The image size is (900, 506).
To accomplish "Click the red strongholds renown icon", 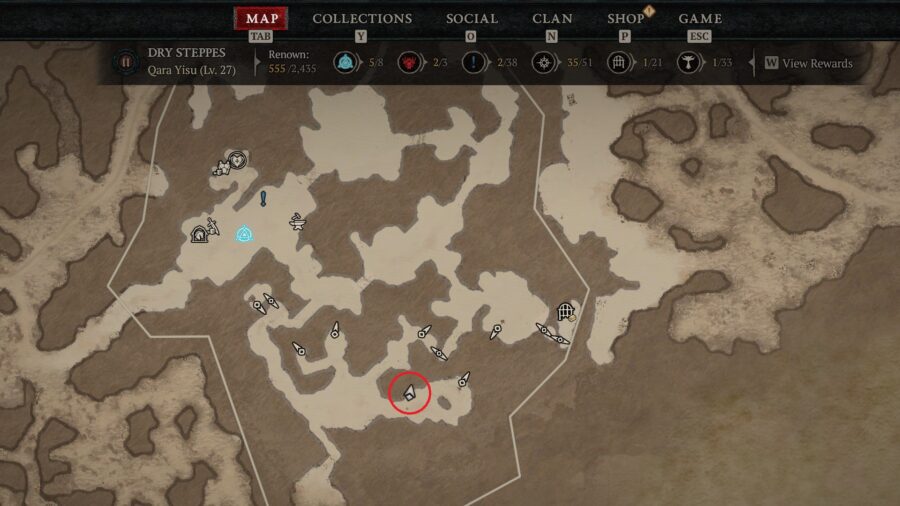I will (409, 63).
